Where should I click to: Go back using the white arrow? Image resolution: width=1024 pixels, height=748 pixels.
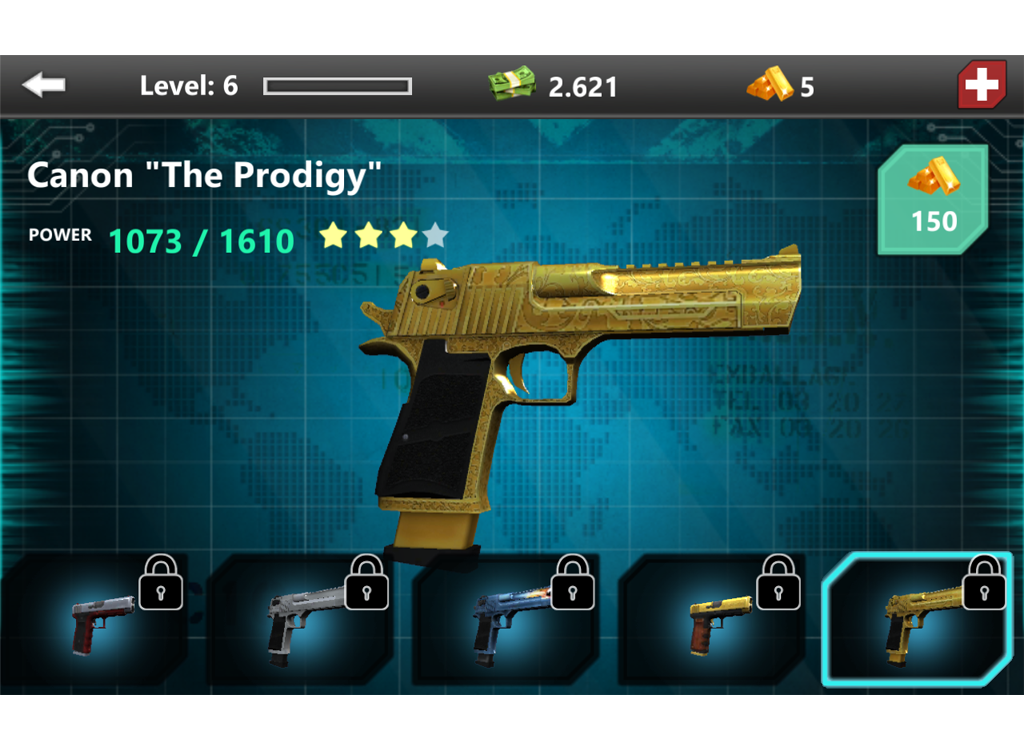(x=44, y=86)
